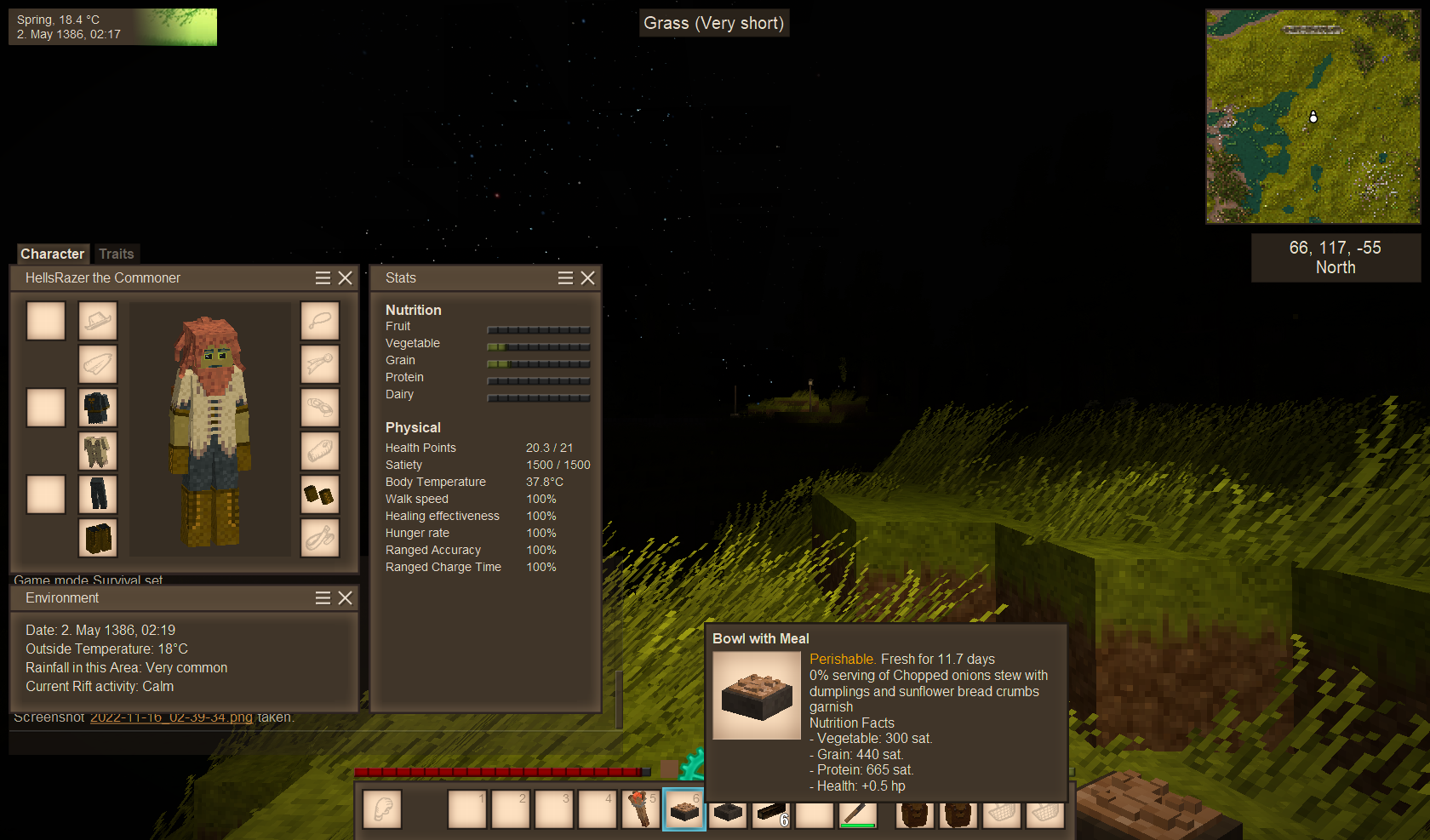The image size is (1430, 840).
Task: Open the screenshot file link in chat
Action: pos(171,717)
